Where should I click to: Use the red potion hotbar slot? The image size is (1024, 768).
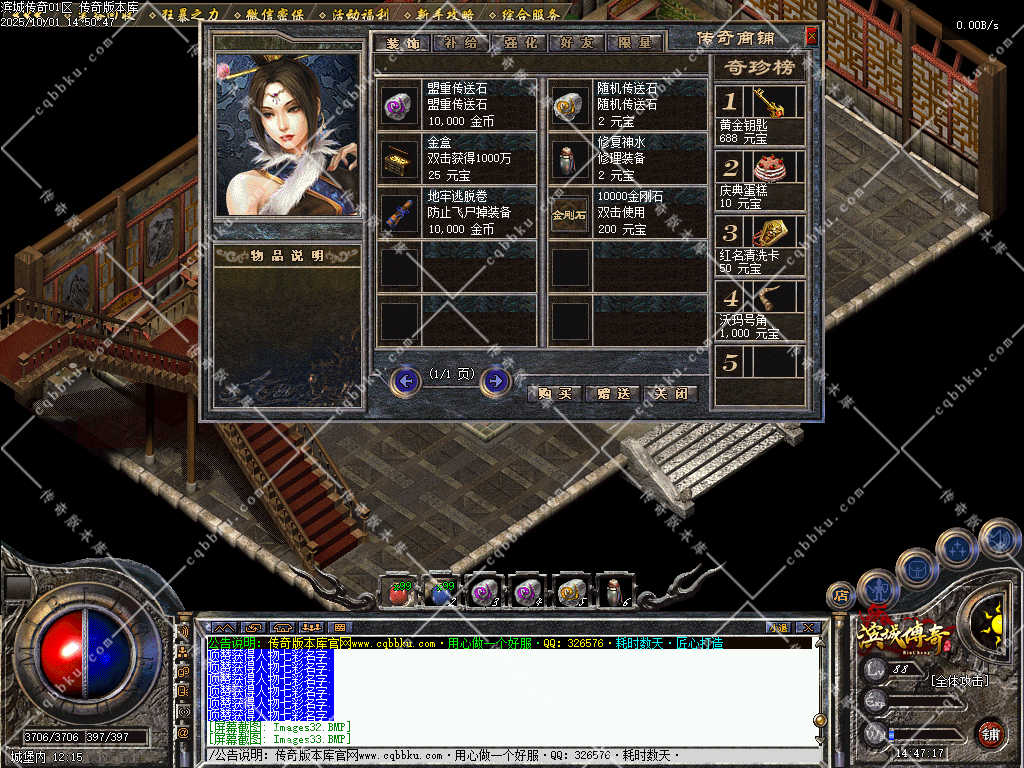tap(398, 593)
